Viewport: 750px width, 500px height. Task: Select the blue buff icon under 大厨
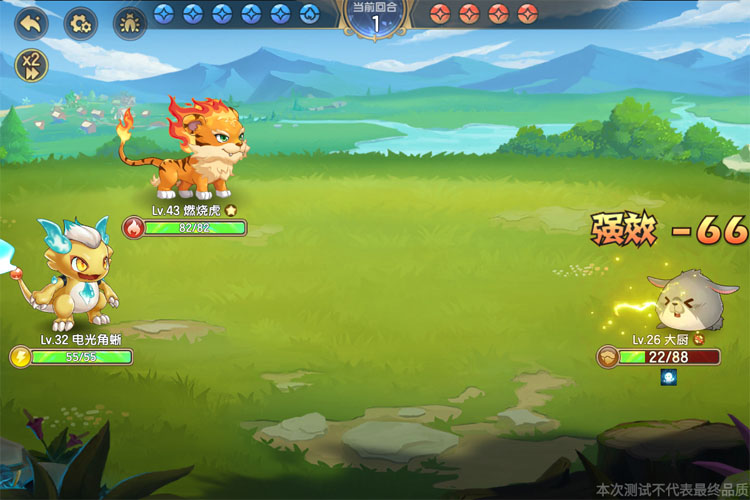point(667,377)
